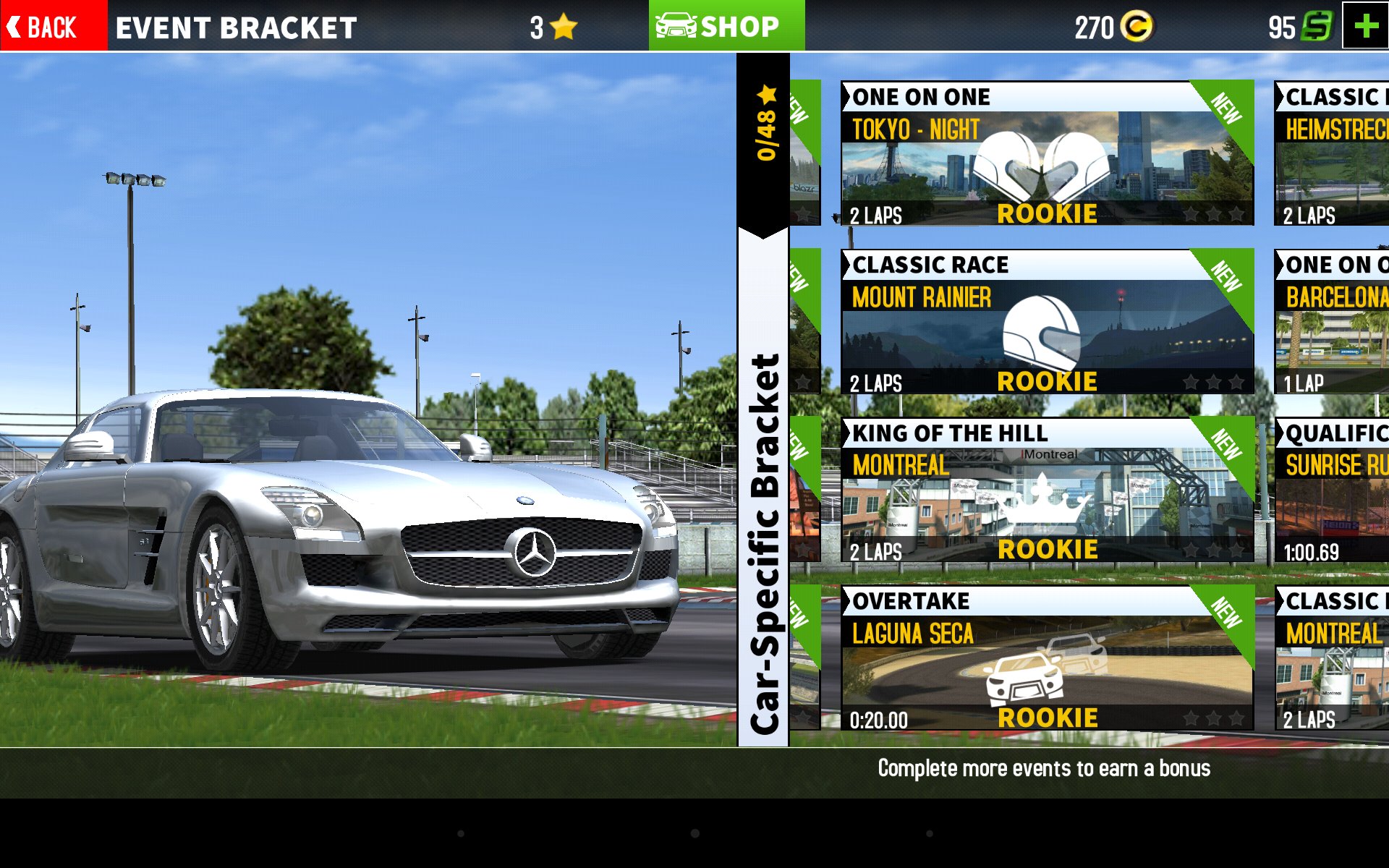The width and height of the screenshot is (1389, 868).
Task: Choose the Classic Race Mount Rainier event
Action: (1046, 322)
